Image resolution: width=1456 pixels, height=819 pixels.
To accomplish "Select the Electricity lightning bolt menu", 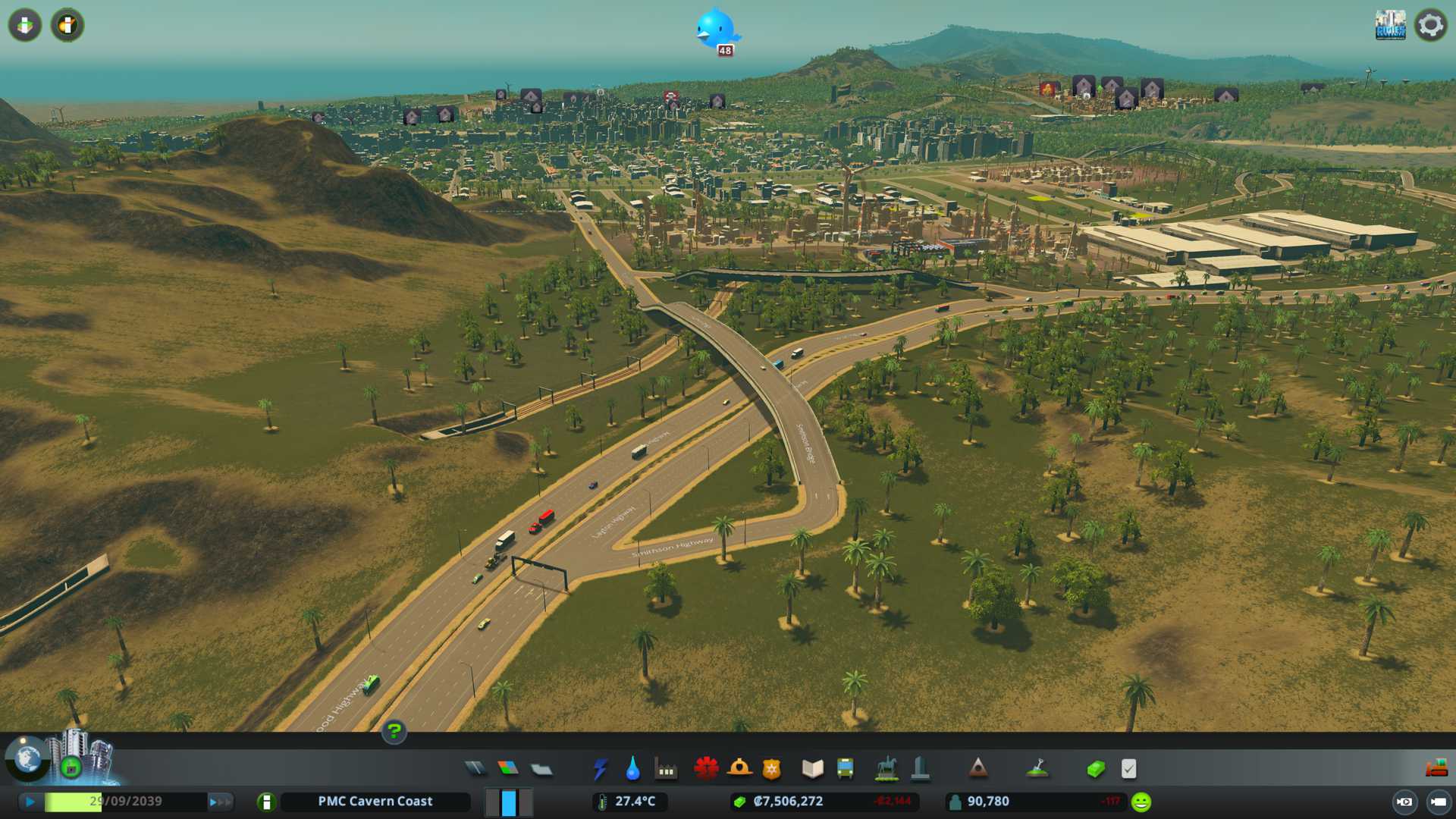I will 600,769.
